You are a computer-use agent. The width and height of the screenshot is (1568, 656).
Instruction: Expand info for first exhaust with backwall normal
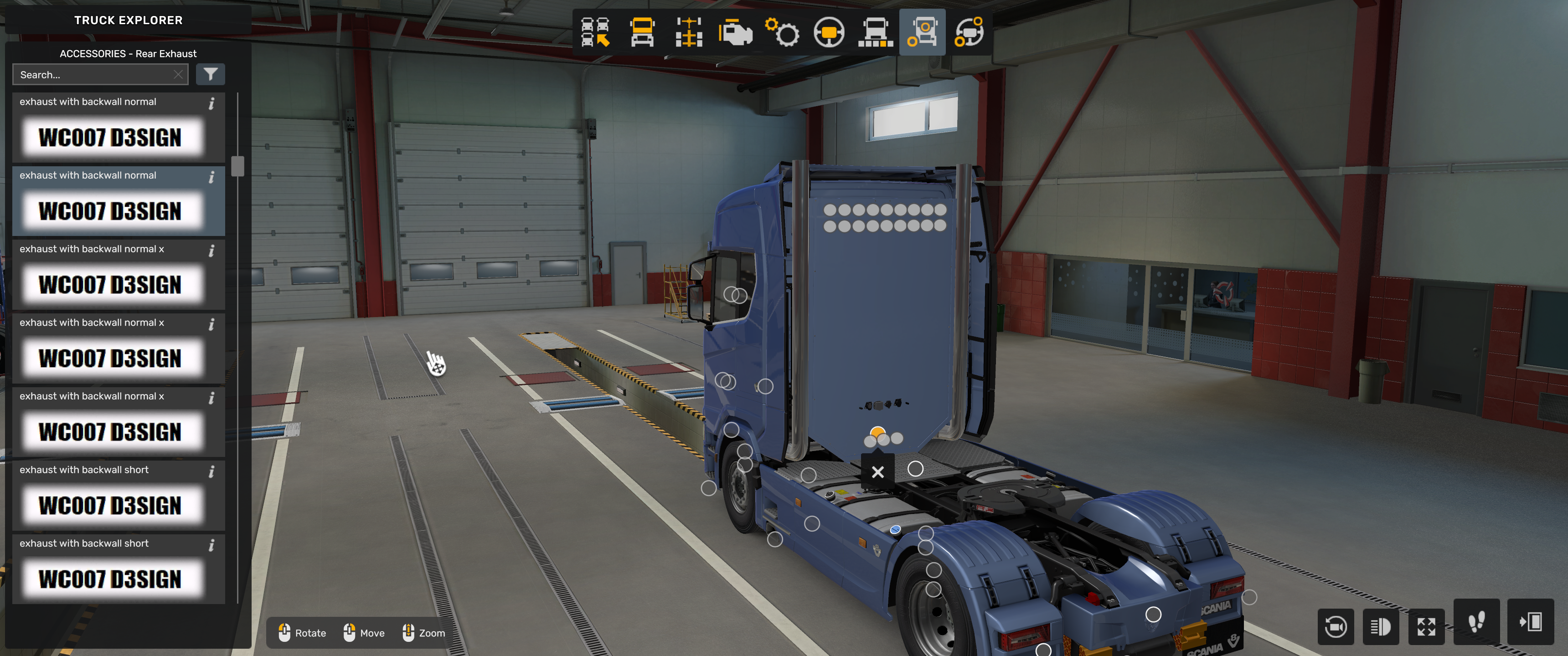coord(211,103)
